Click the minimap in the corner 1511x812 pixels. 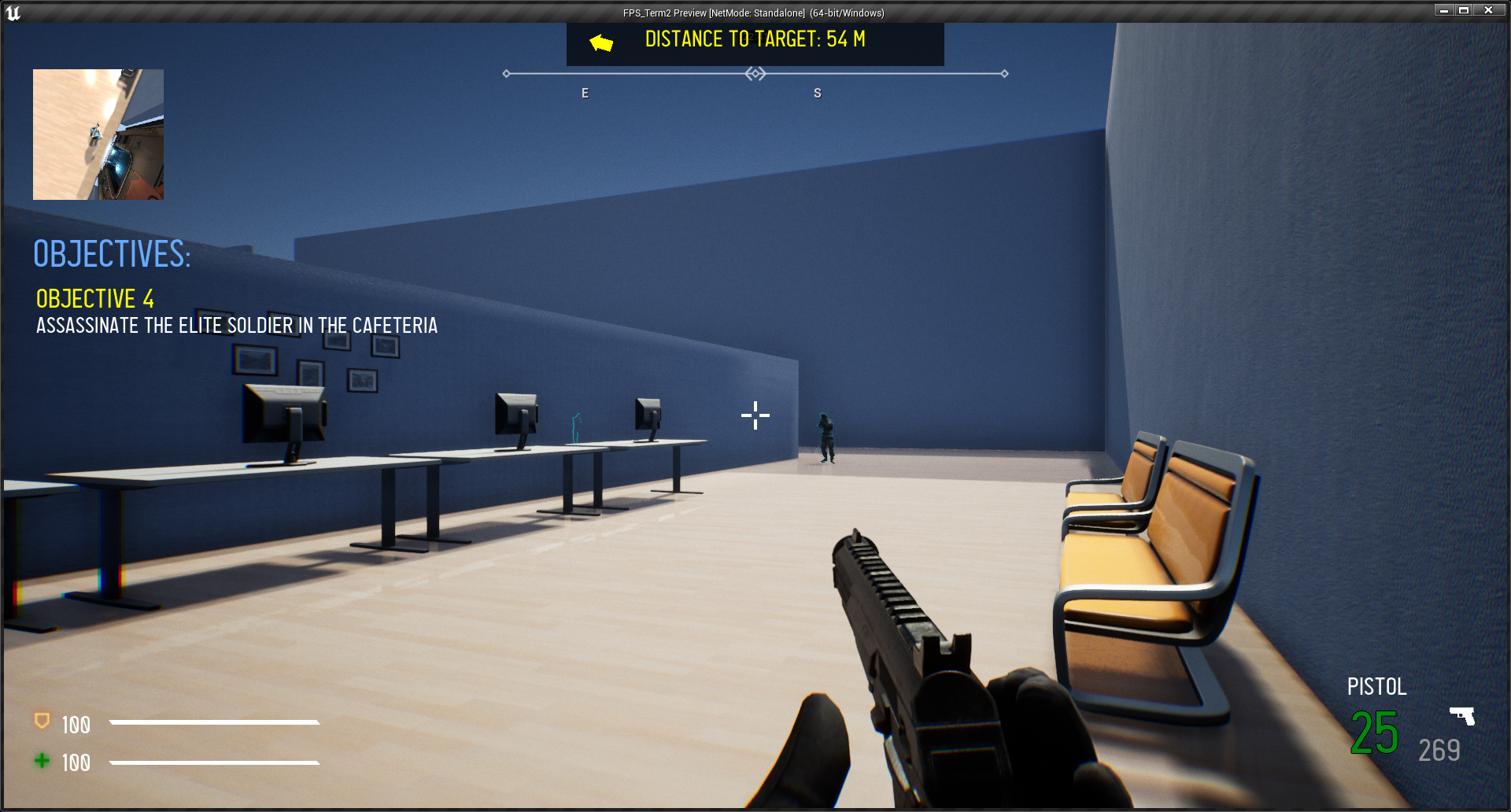coord(98,135)
